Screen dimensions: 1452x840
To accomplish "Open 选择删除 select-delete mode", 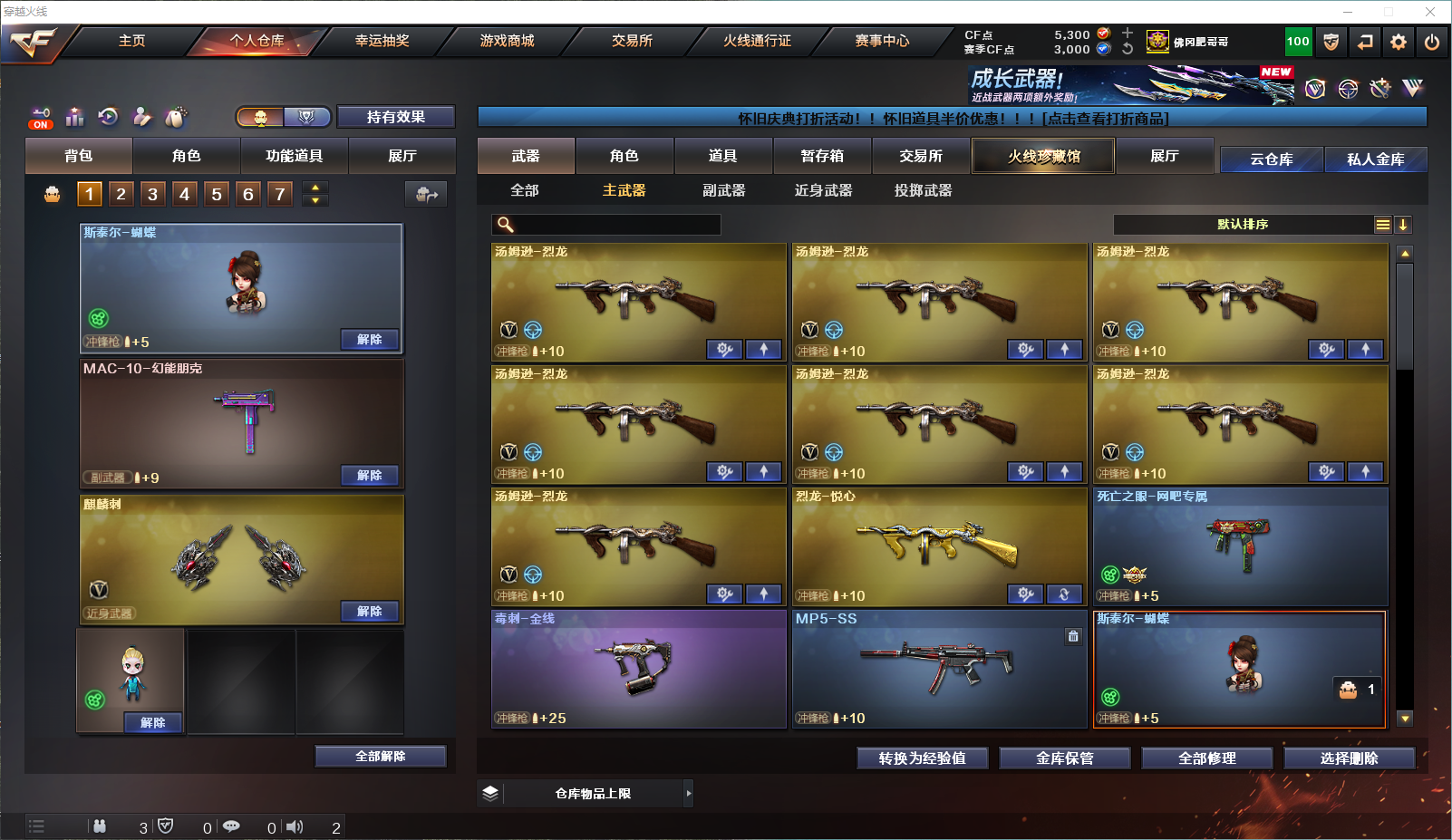I will click(1349, 758).
